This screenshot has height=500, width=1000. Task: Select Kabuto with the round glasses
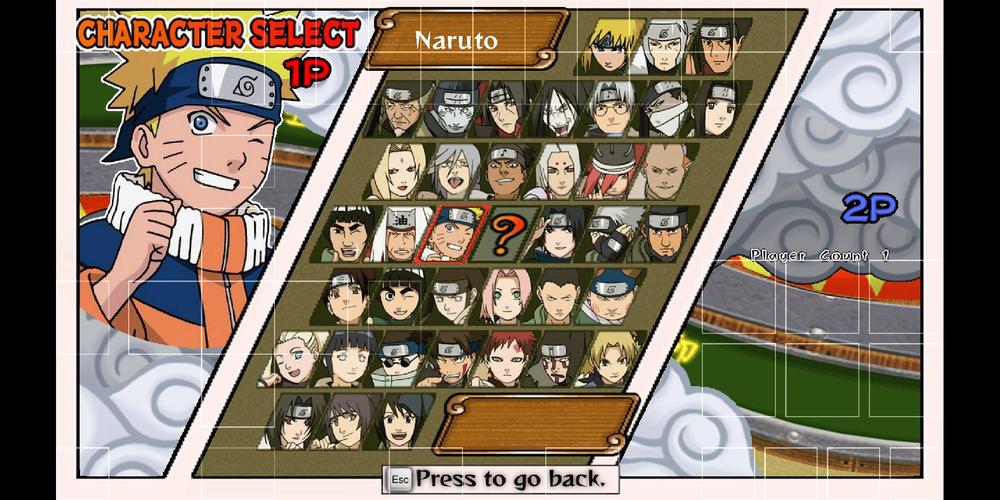pyautogui.click(x=612, y=109)
